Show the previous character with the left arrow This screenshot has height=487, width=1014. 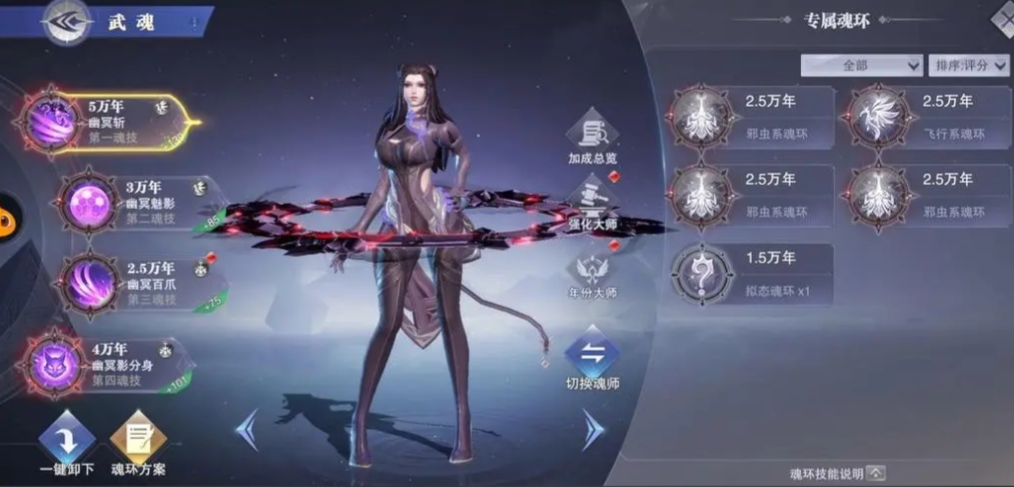246,428
